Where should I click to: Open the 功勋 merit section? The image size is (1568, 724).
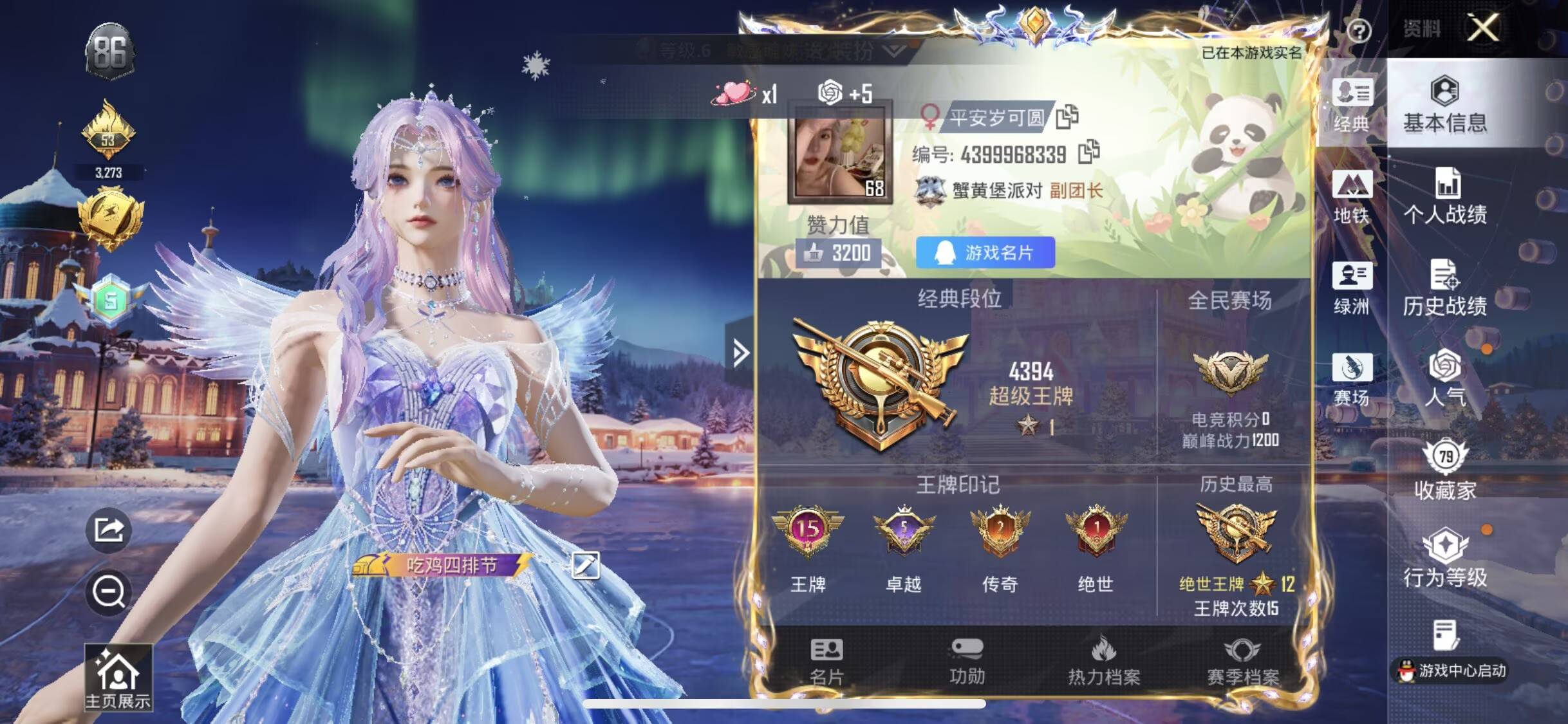click(967, 661)
